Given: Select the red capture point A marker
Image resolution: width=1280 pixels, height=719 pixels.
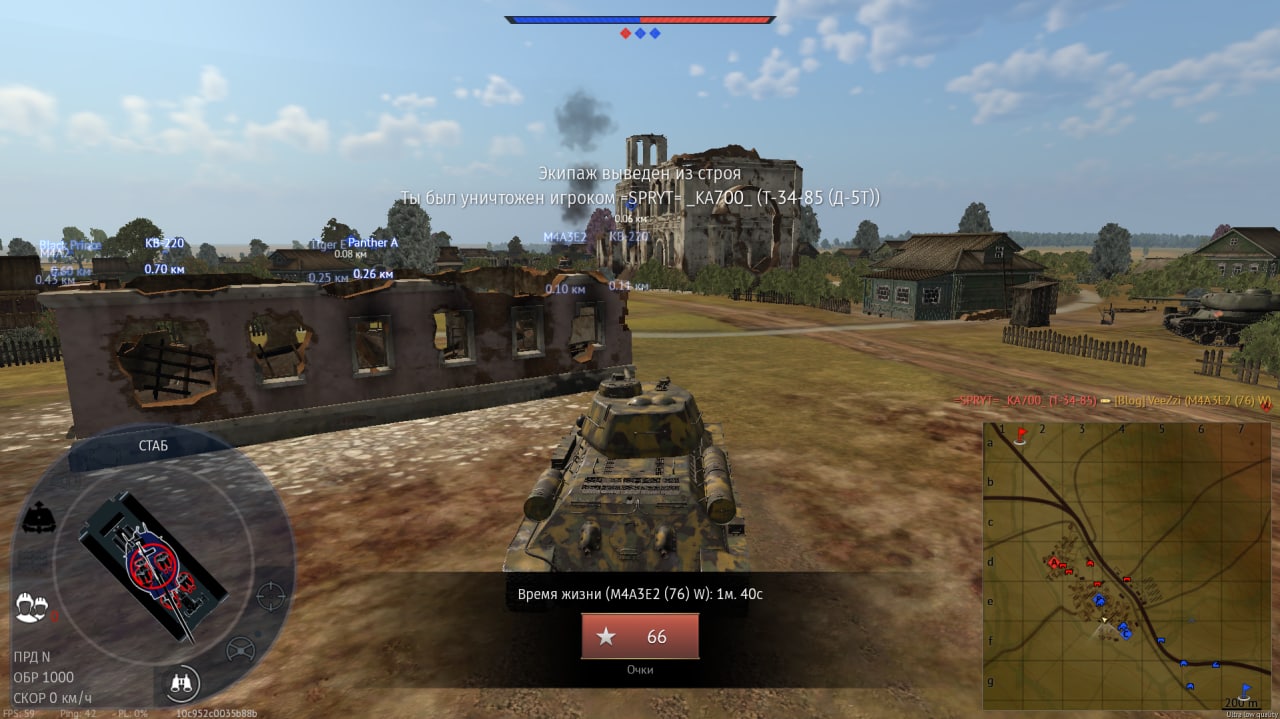Looking at the screenshot, I should click(x=1053, y=564).
